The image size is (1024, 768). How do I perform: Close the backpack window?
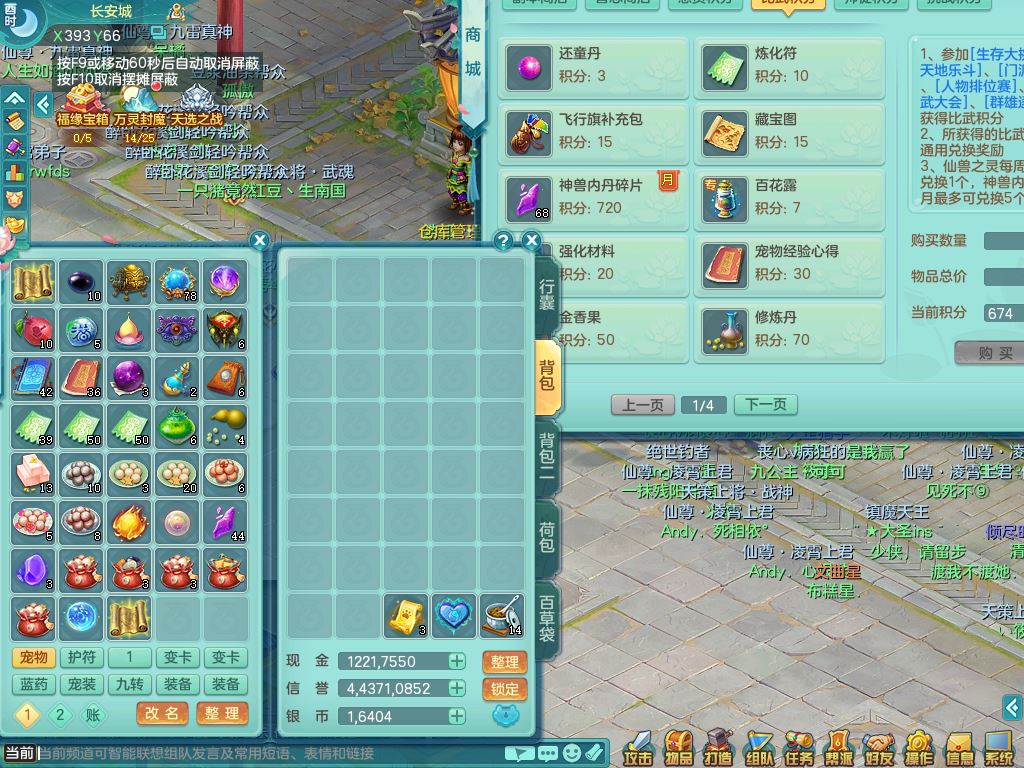(x=532, y=241)
